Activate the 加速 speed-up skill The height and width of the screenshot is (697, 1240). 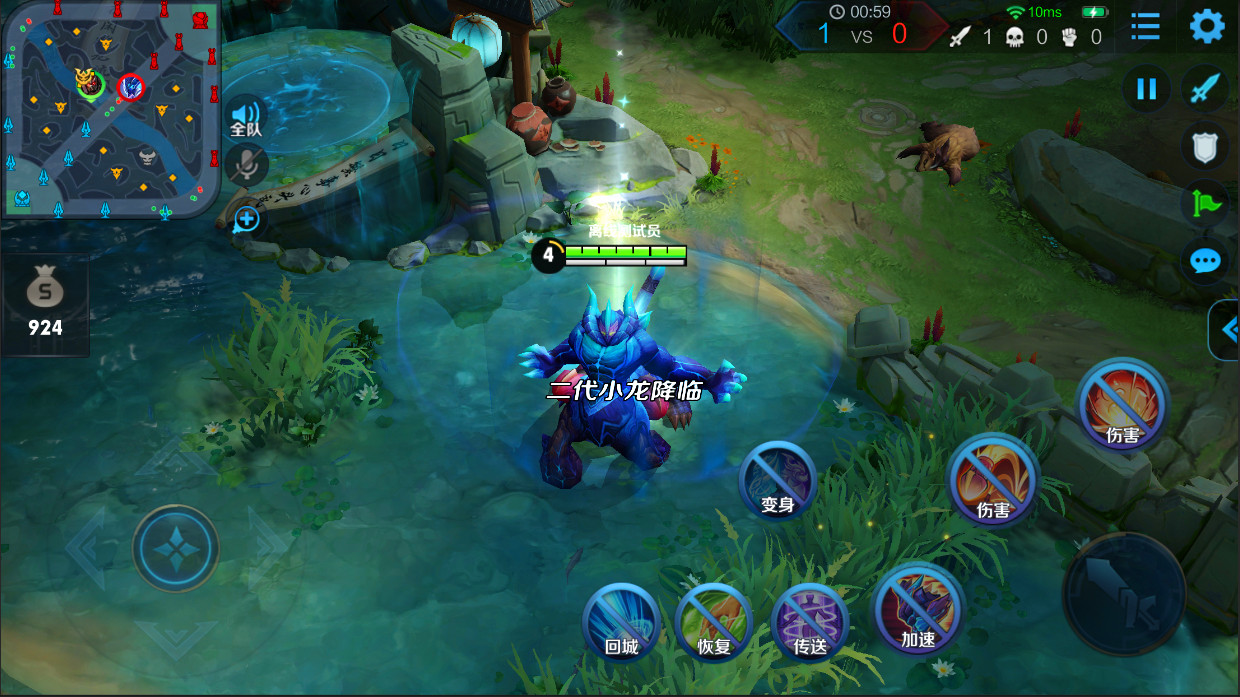(x=918, y=609)
